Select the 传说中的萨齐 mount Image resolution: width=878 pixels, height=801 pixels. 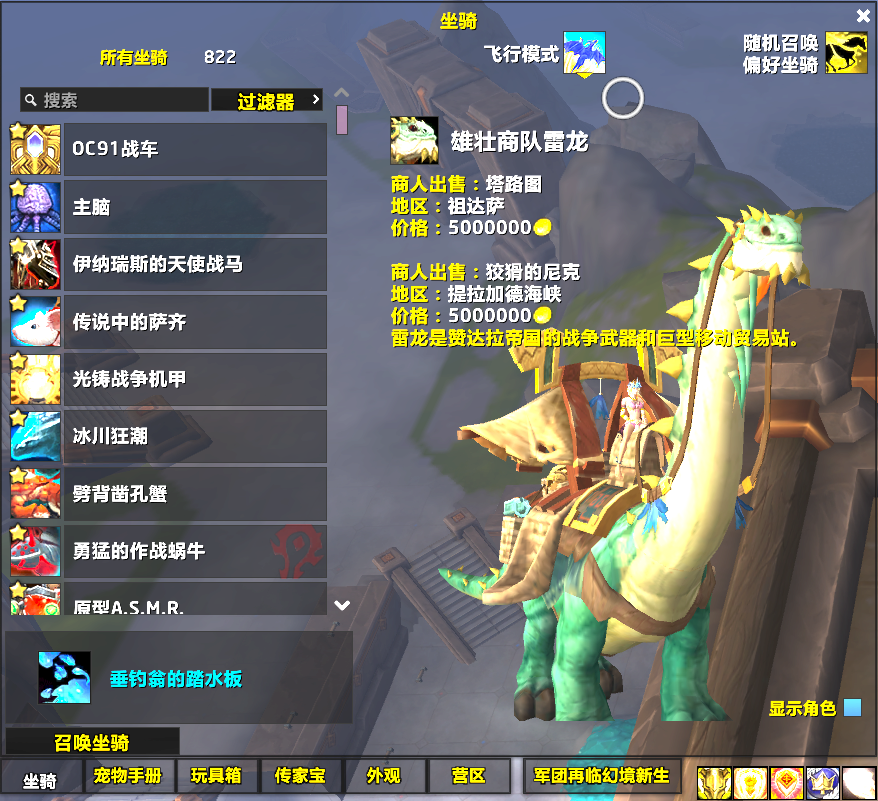170,322
